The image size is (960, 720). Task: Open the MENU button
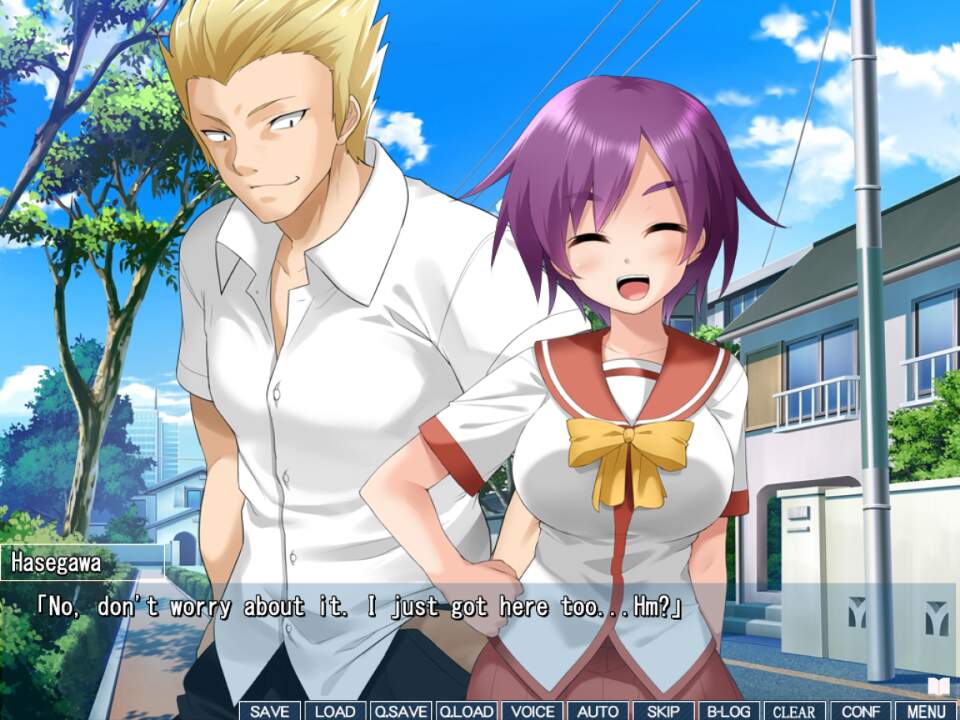point(926,711)
